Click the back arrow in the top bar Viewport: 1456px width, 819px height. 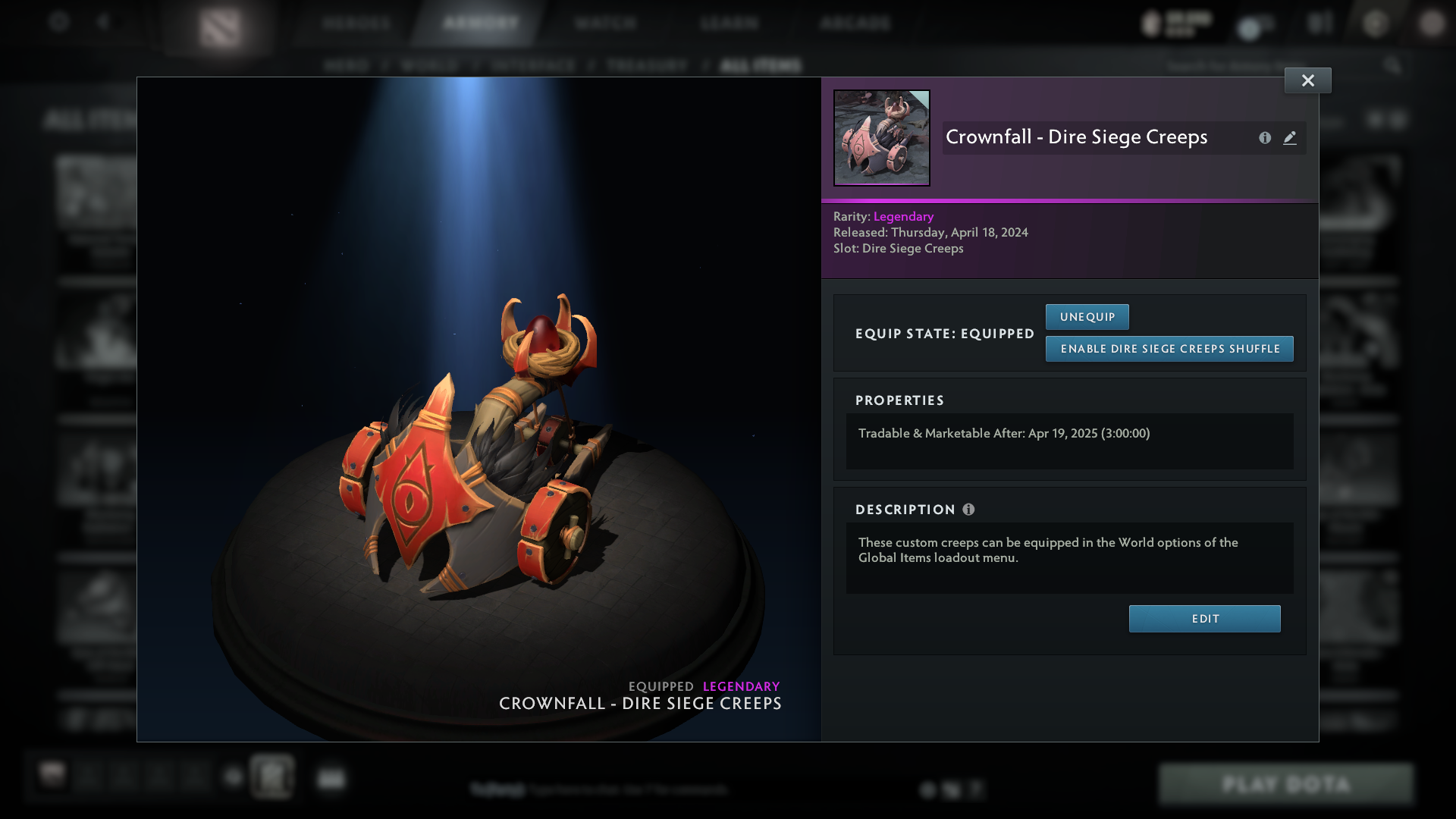click(x=103, y=22)
